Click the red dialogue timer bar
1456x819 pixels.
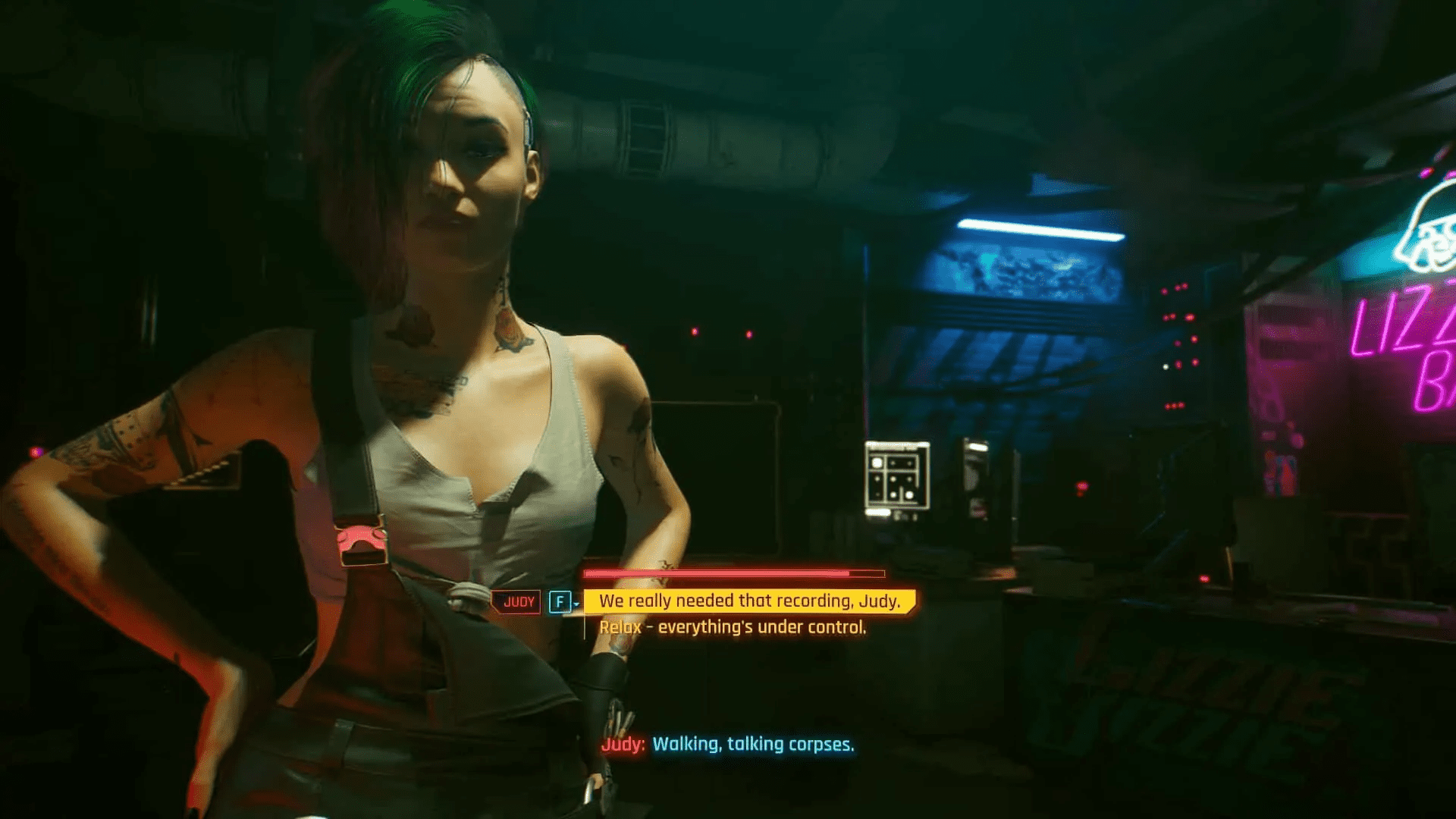(x=732, y=573)
